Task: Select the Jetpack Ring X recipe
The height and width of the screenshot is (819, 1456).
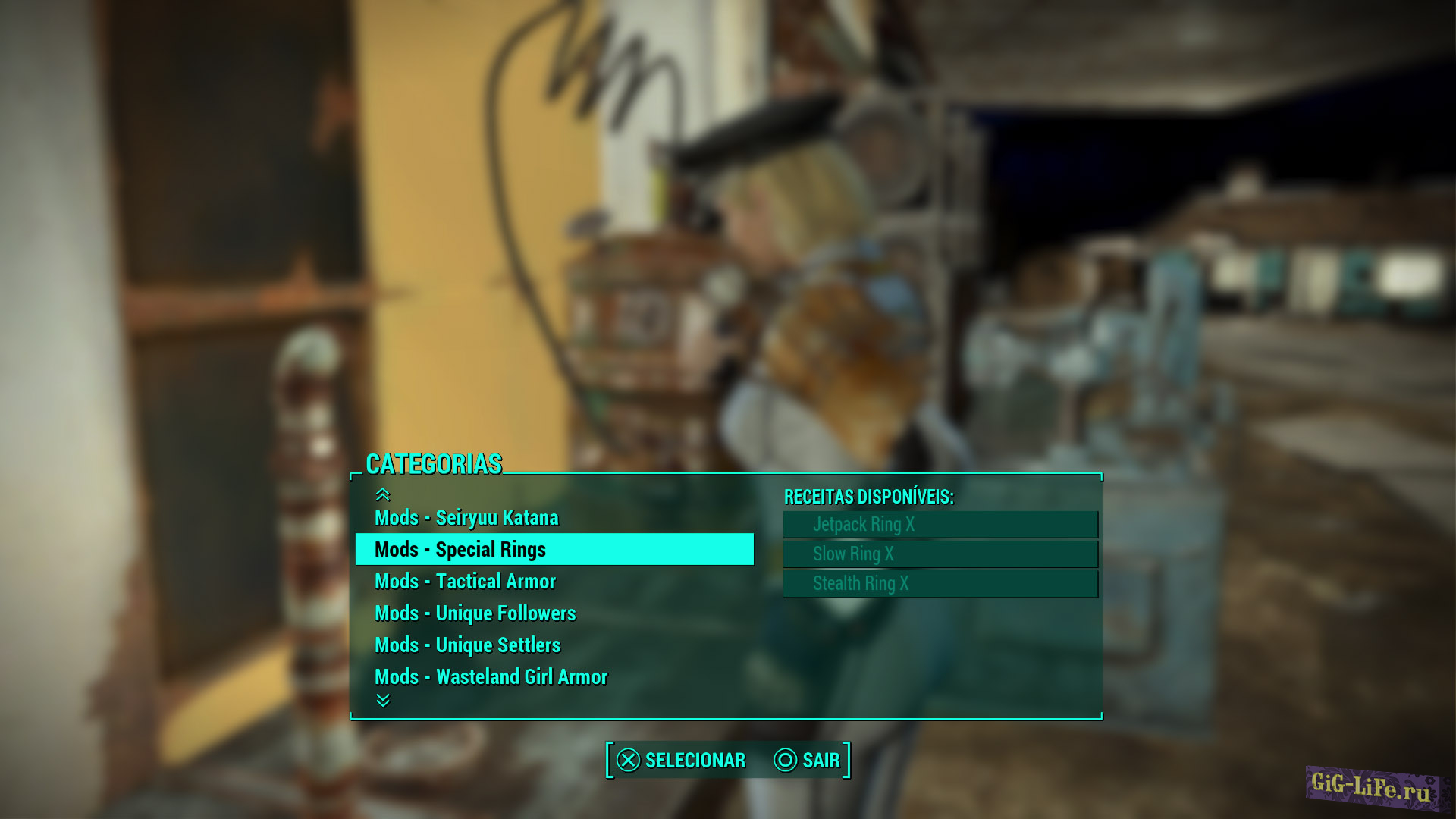Action: (x=940, y=524)
